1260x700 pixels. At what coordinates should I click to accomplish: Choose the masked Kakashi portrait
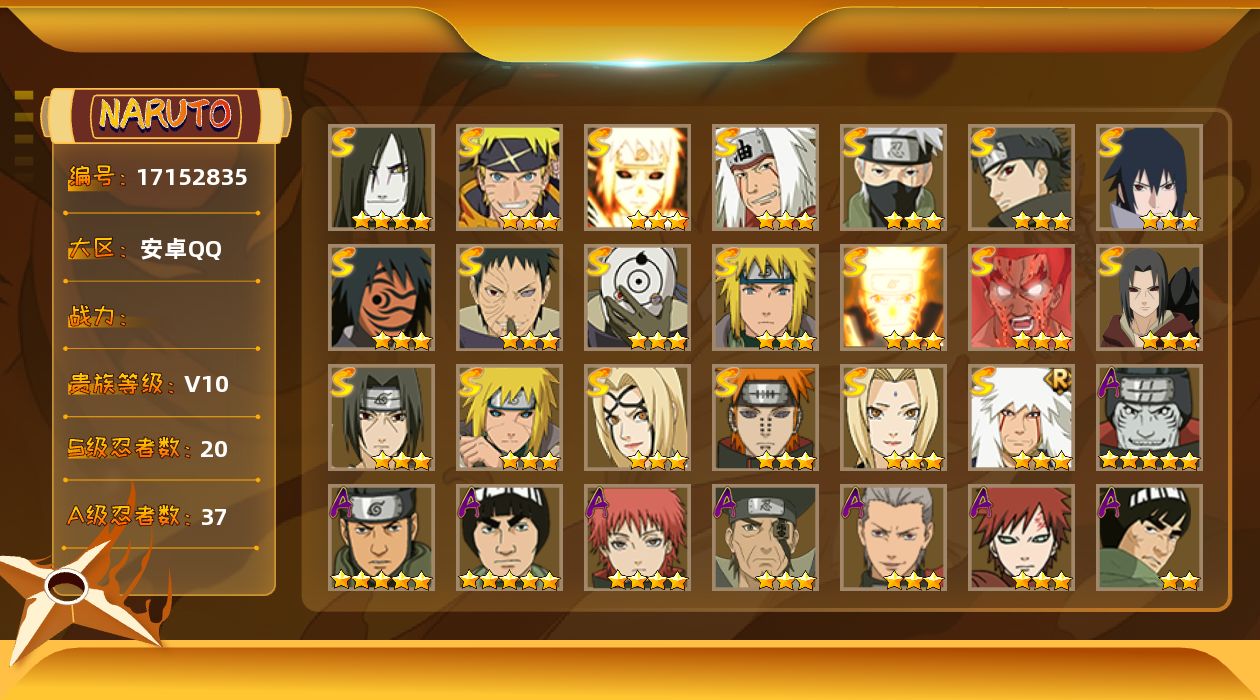893,177
